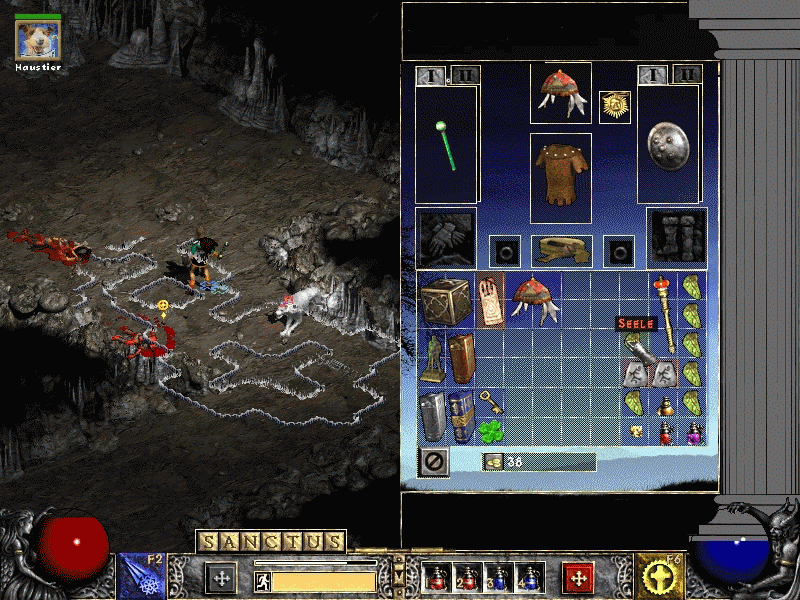
Task: Select the equipped green wand weapon
Action: (x=447, y=146)
